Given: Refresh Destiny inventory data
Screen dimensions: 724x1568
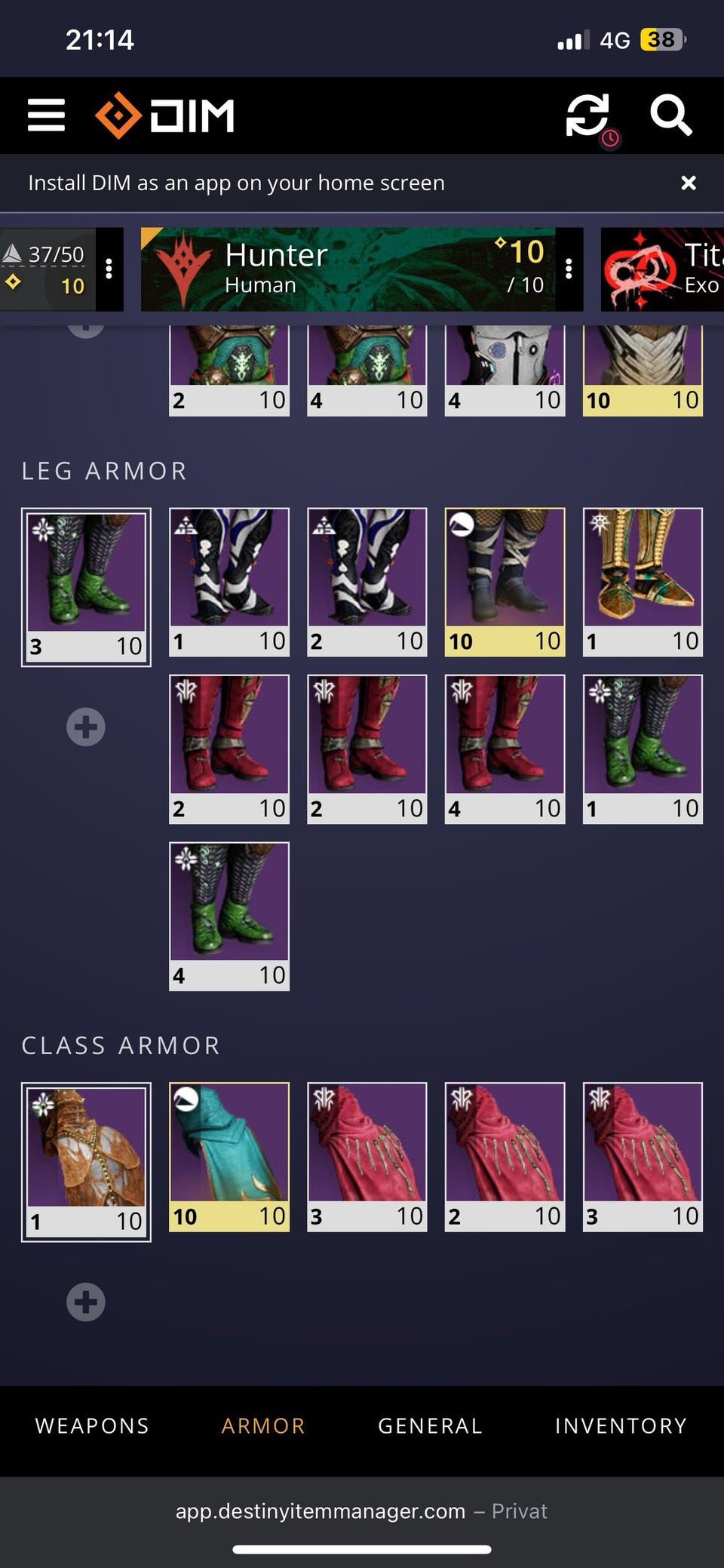Looking at the screenshot, I should pyautogui.click(x=587, y=115).
